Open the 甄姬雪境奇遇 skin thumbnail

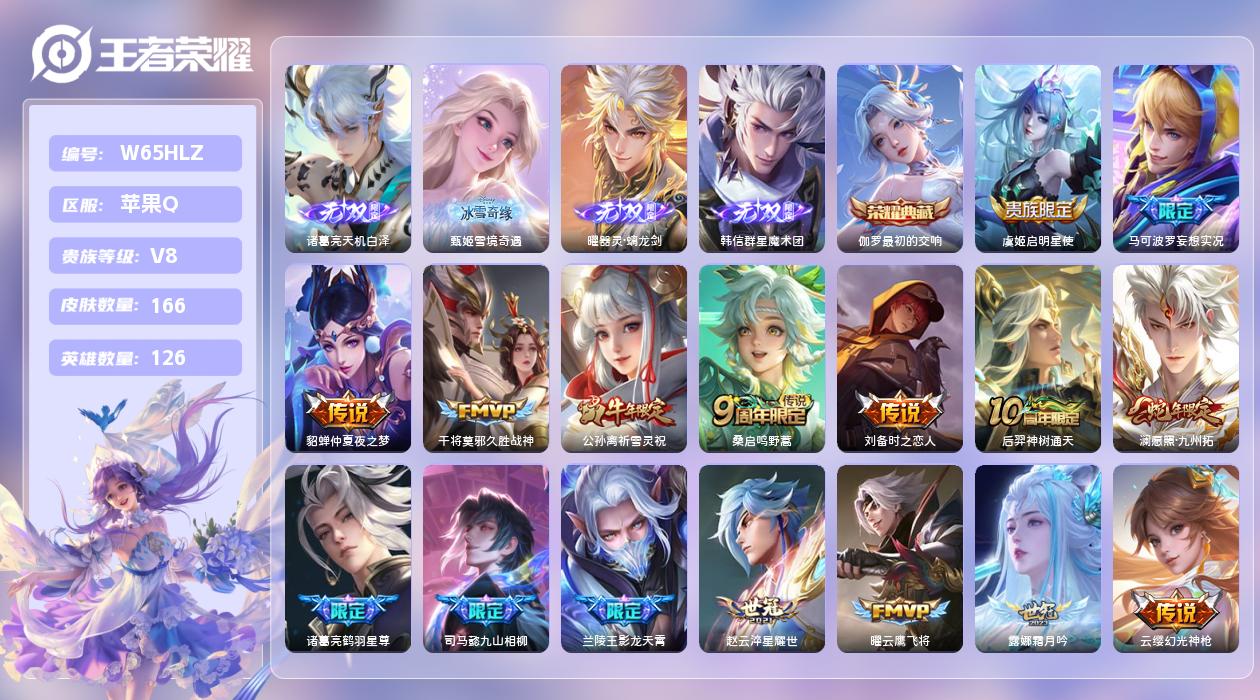tap(486, 158)
